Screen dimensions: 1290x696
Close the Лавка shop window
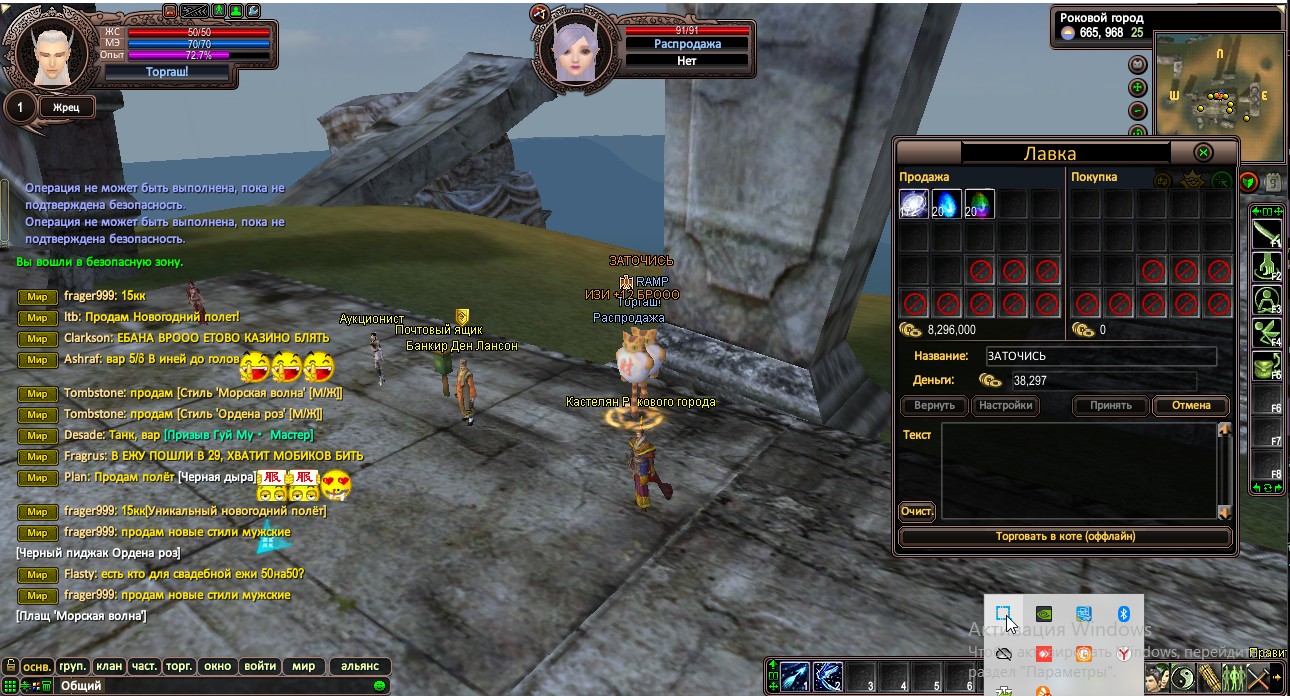pyautogui.click(x=1204, y=153)
